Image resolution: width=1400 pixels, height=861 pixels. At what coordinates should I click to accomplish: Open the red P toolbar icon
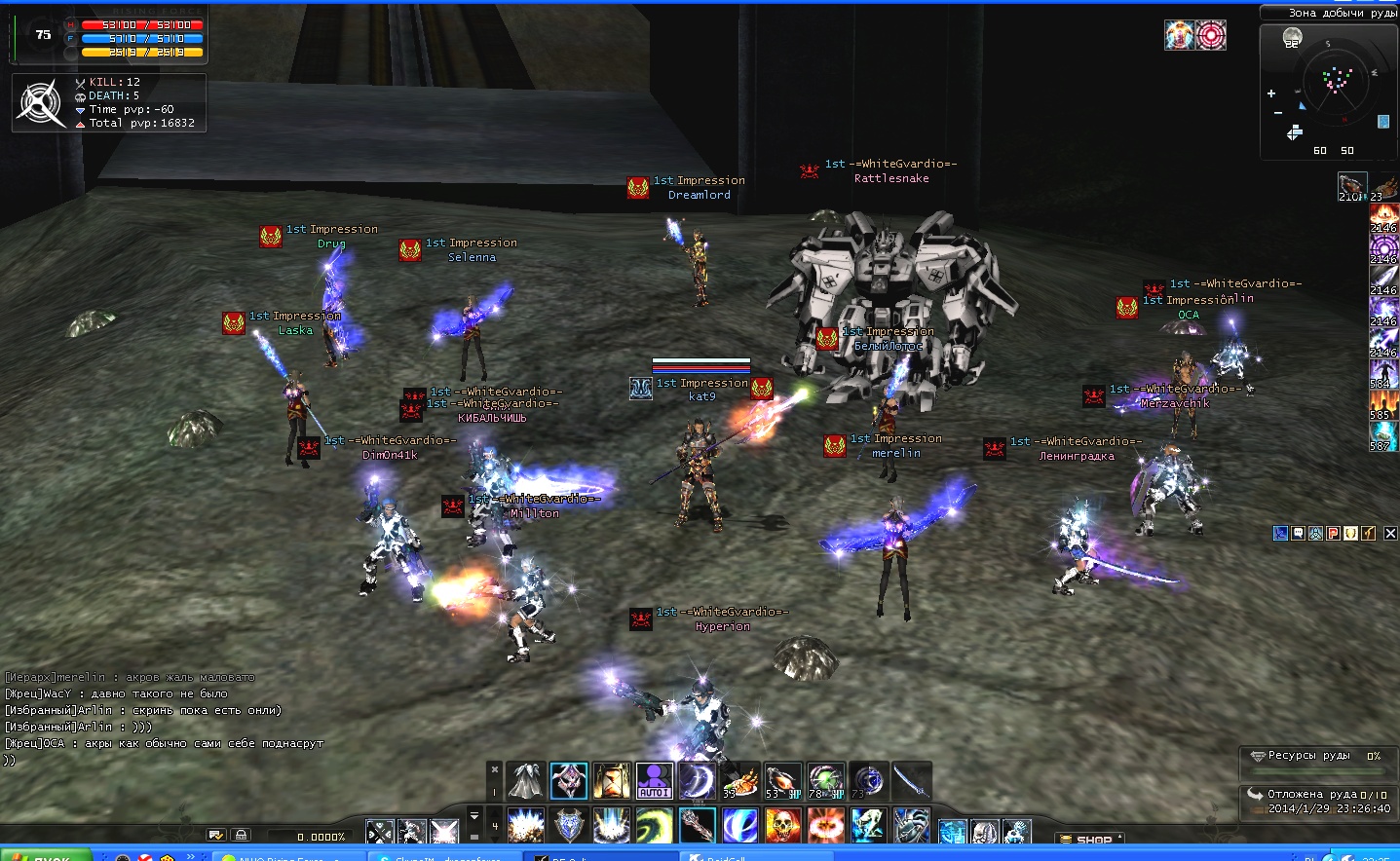click(x=1333, y=533)
